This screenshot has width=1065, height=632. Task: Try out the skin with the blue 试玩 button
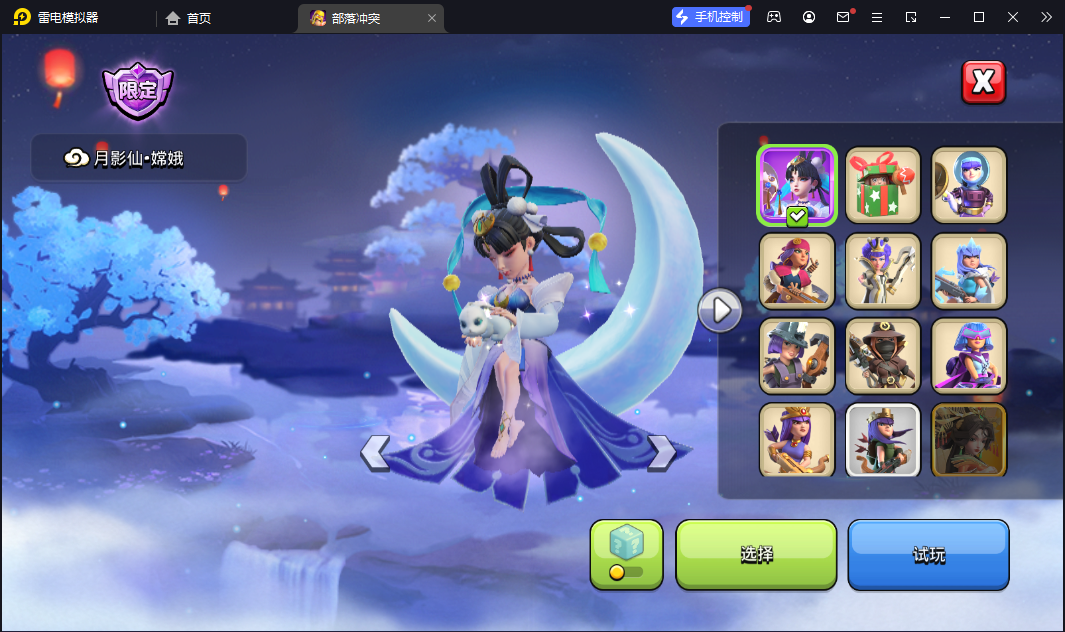coord(928,555)
